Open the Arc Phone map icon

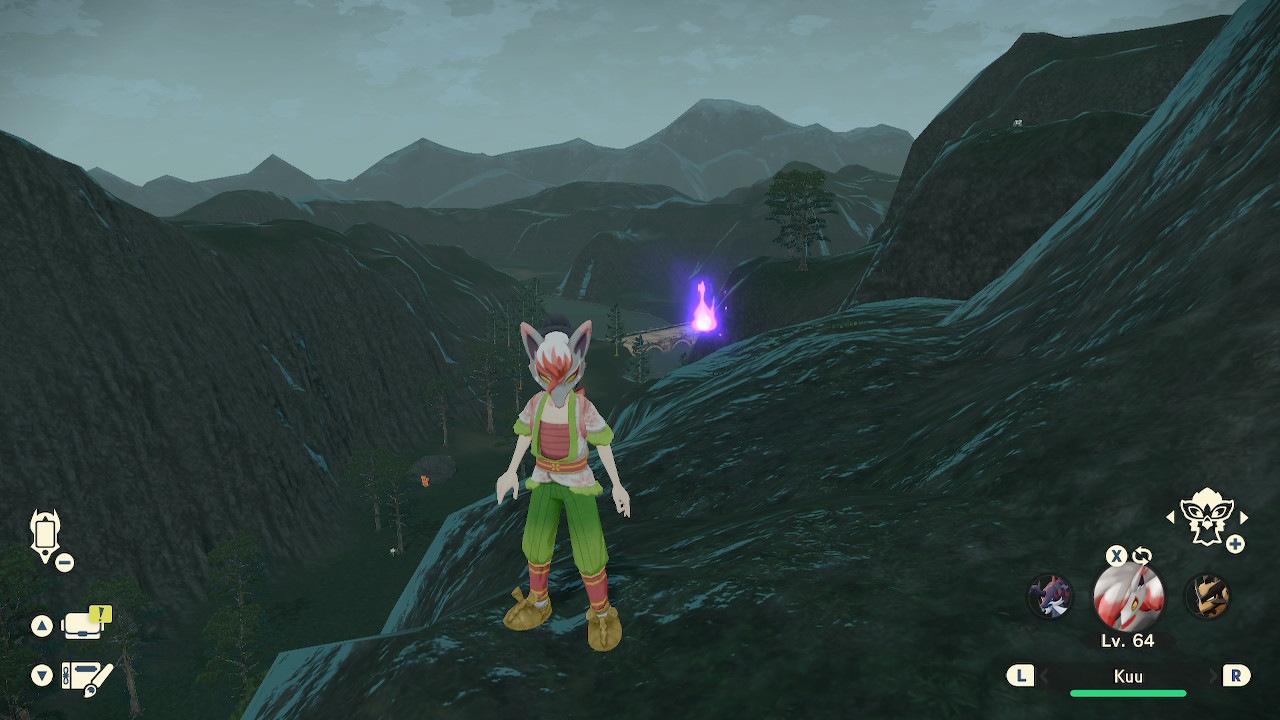click(46, 535)
